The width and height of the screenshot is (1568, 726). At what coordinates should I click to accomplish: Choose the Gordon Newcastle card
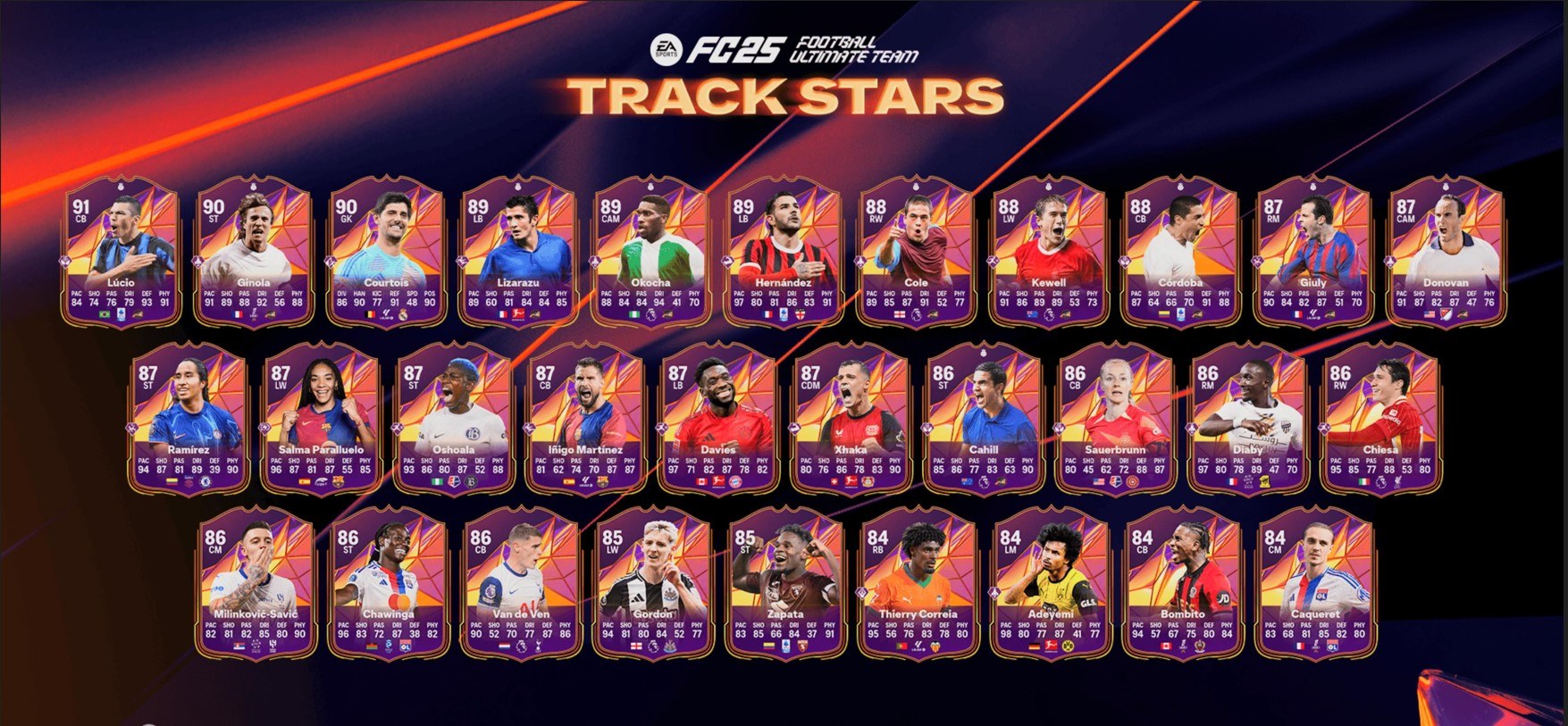[x=653, y=583]
